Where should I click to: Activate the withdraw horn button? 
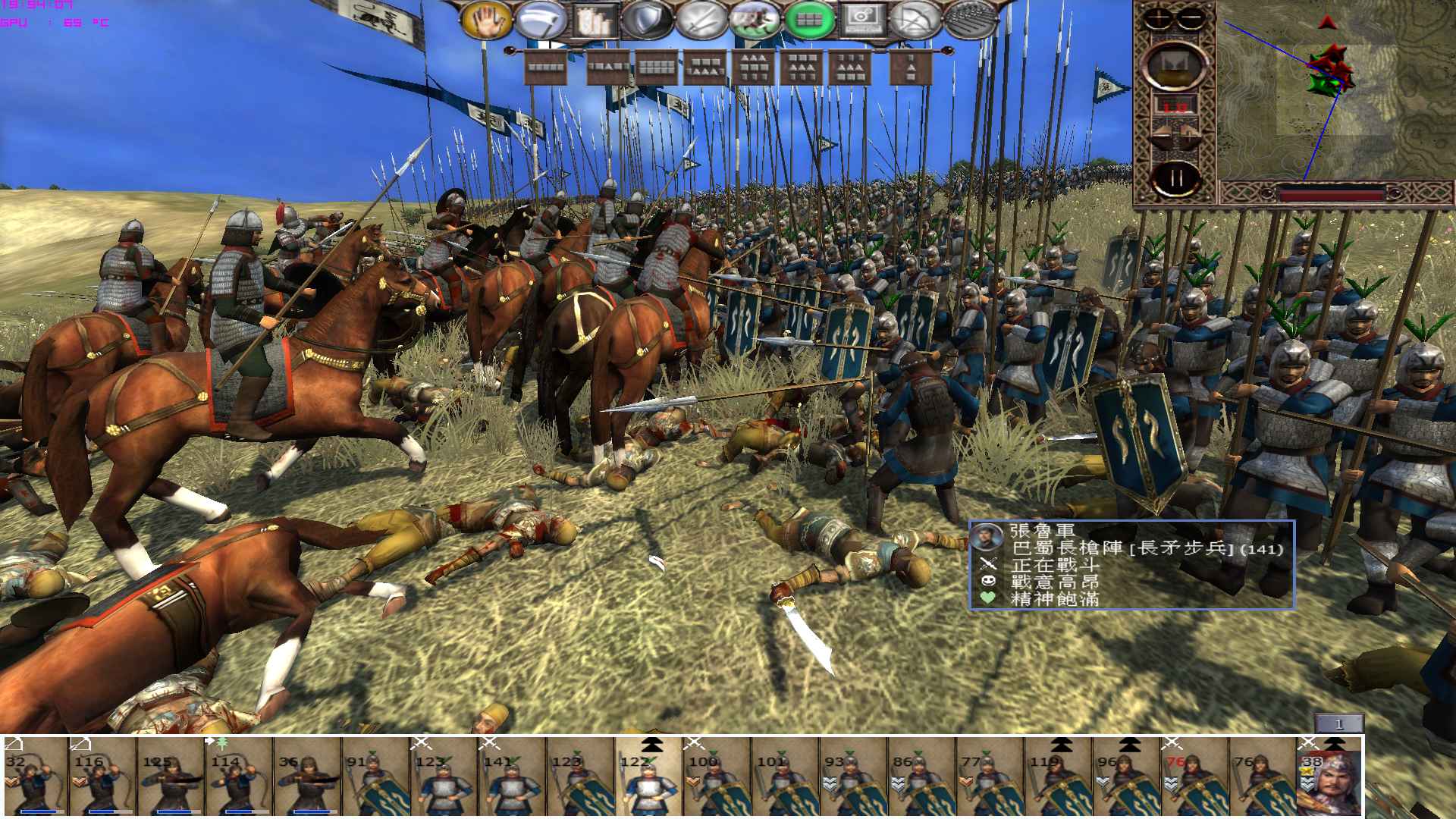pyautogui.click(x=539, y=20)
